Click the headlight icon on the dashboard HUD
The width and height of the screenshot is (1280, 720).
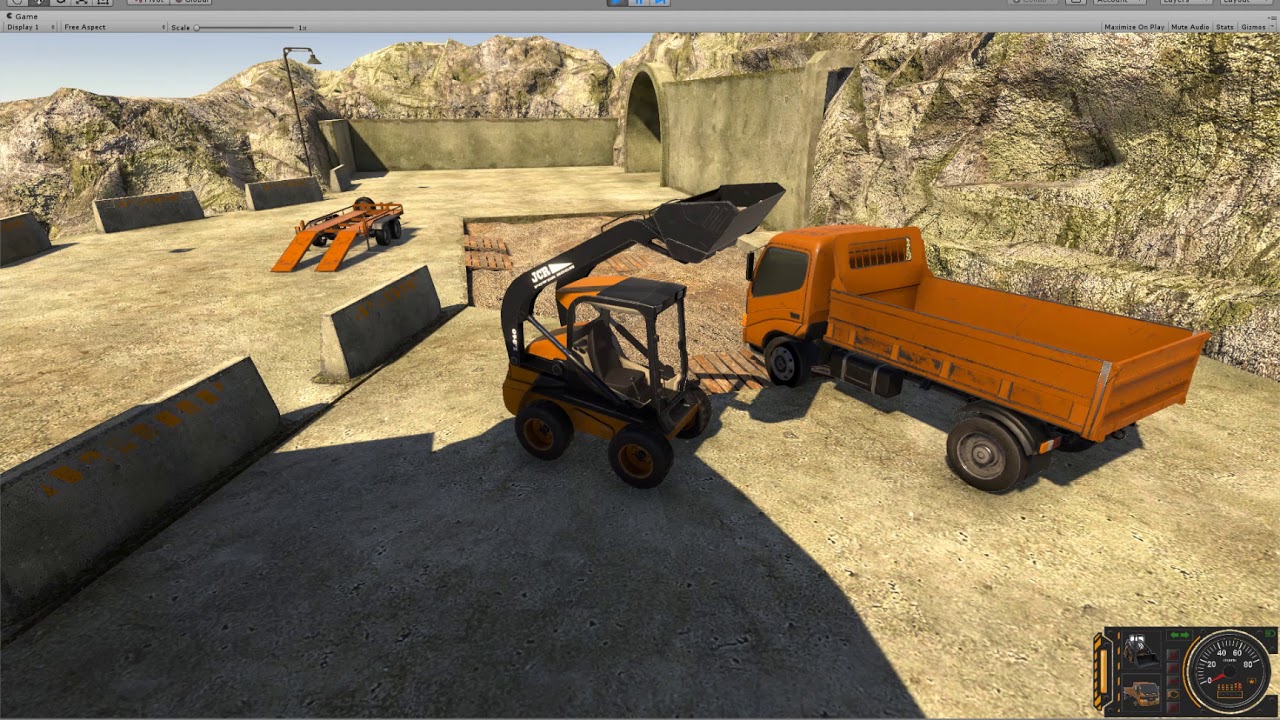point(1173,694)
